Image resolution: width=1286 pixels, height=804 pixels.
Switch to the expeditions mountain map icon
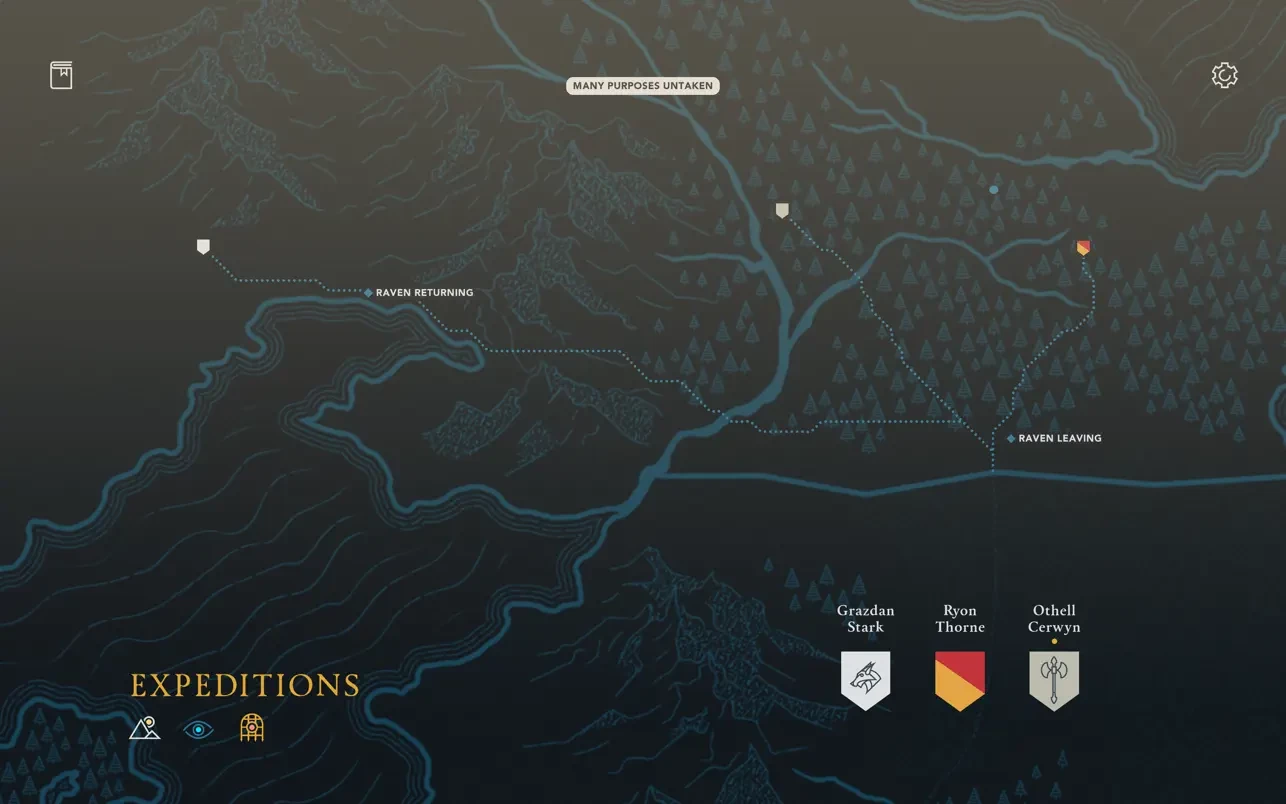click(x=145, y=728)
